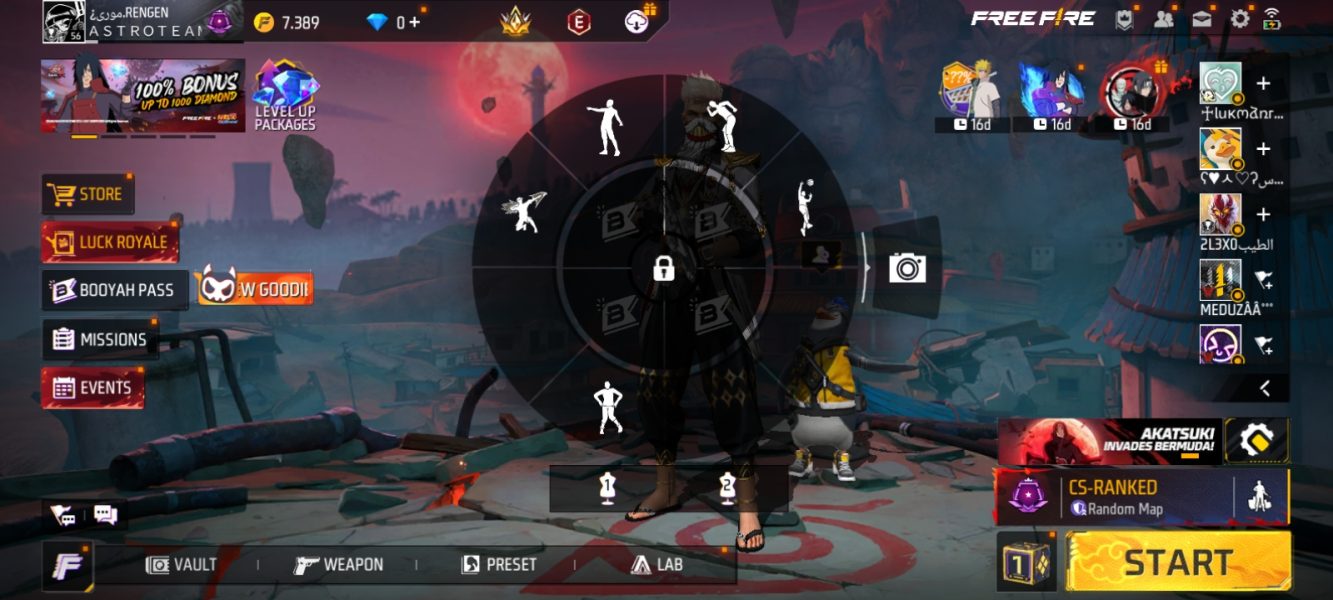Open the Lab tab
1333x600 pixels.
point(657,565)
